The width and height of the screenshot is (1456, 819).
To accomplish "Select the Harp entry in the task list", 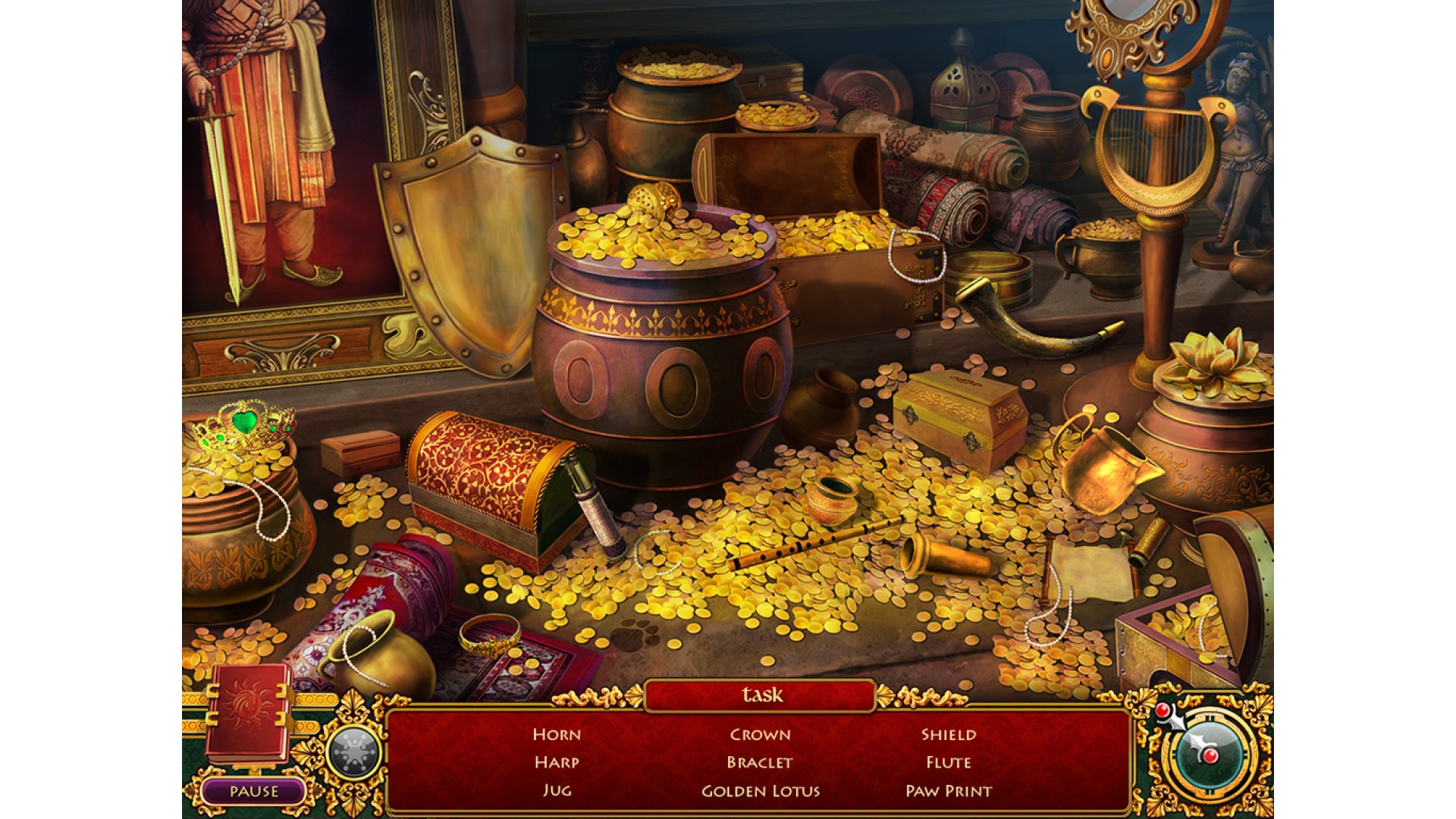I will (x=557, y=762).
